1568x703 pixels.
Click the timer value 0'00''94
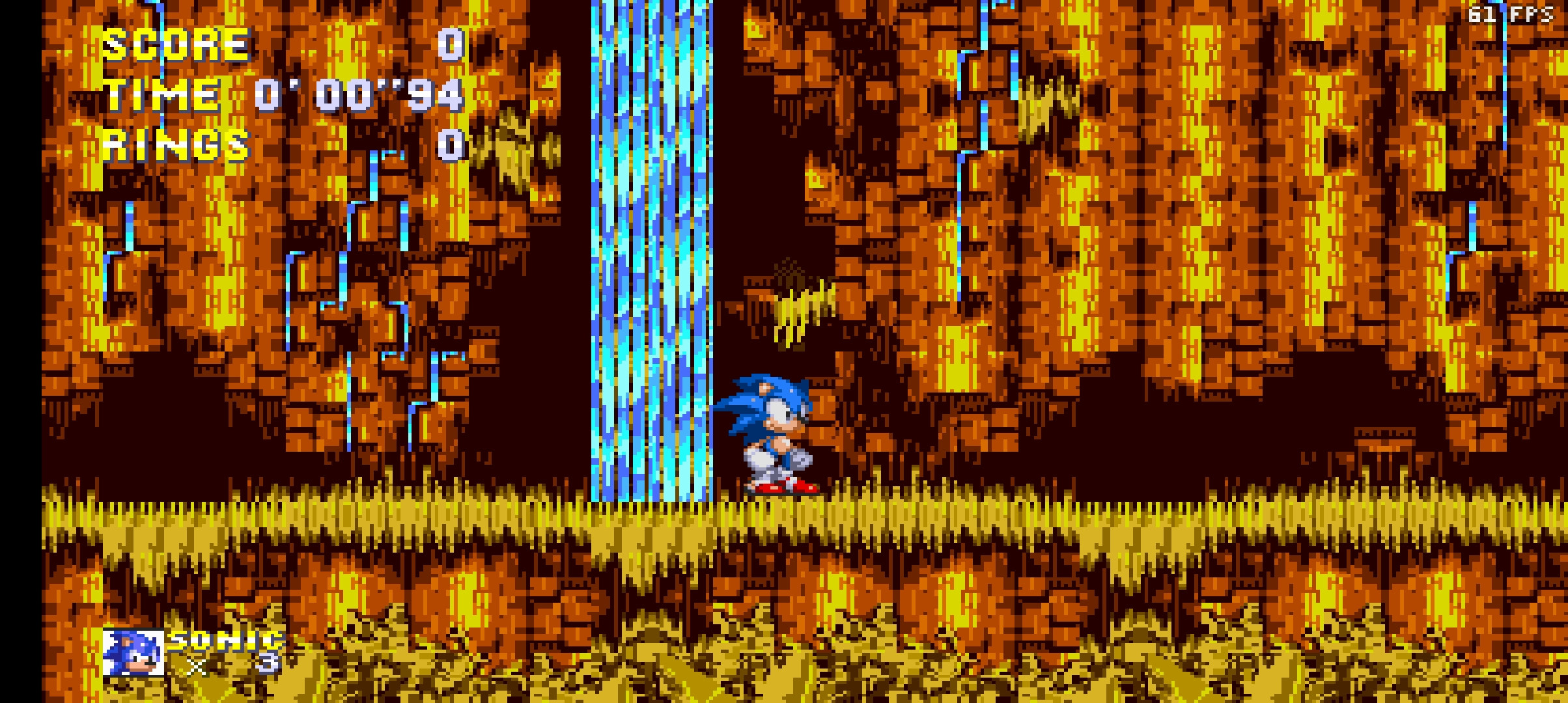(x=361, y=94)
